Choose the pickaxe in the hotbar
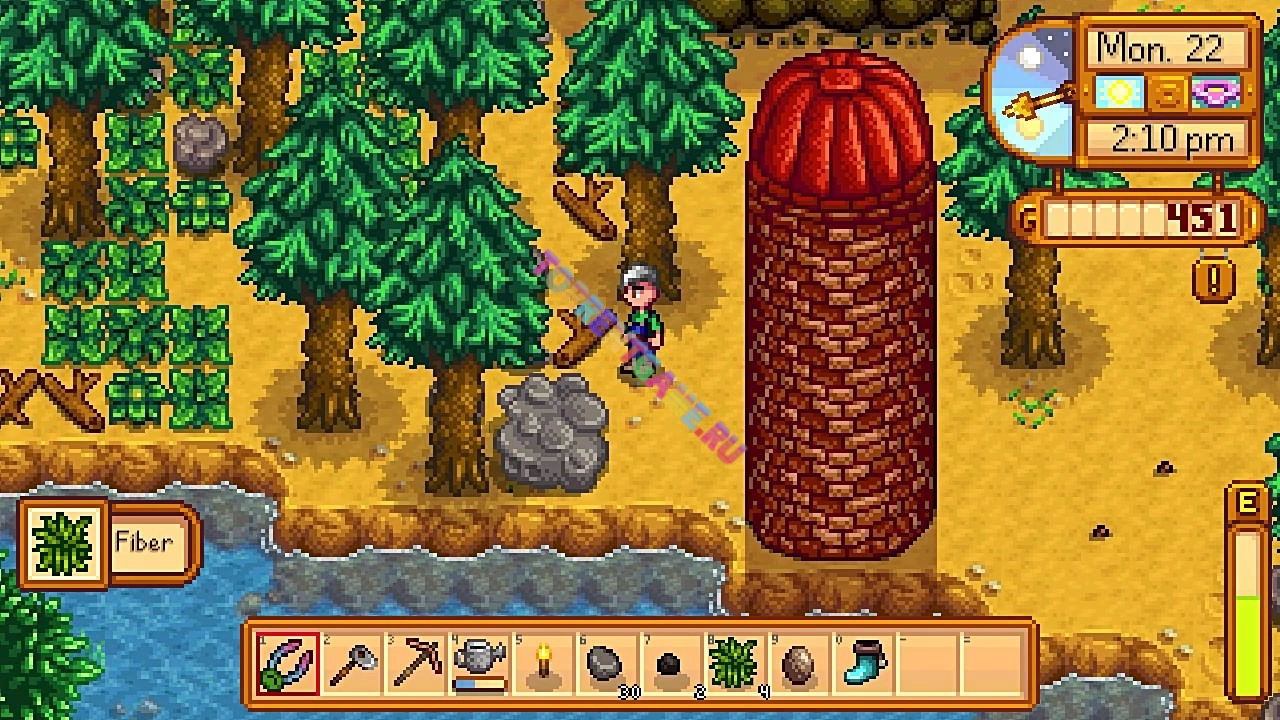 (417, 663)
